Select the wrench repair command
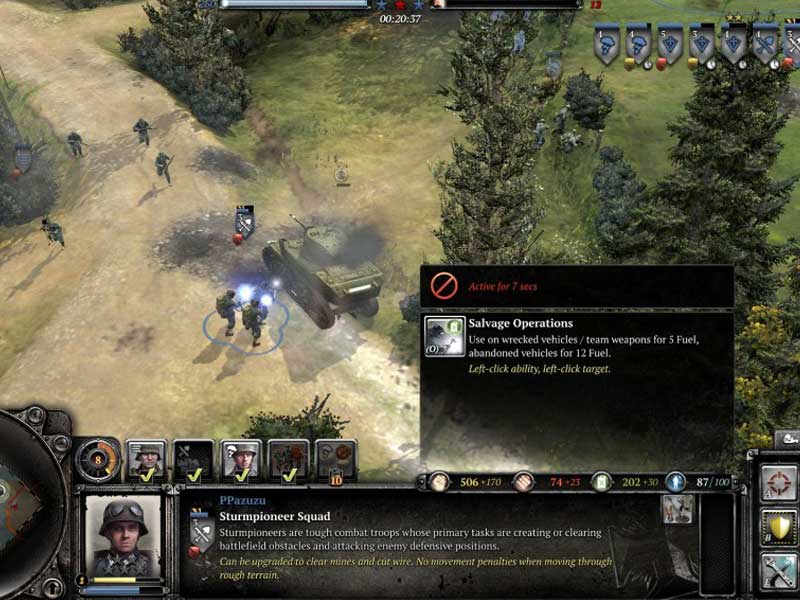 (779, 571)
